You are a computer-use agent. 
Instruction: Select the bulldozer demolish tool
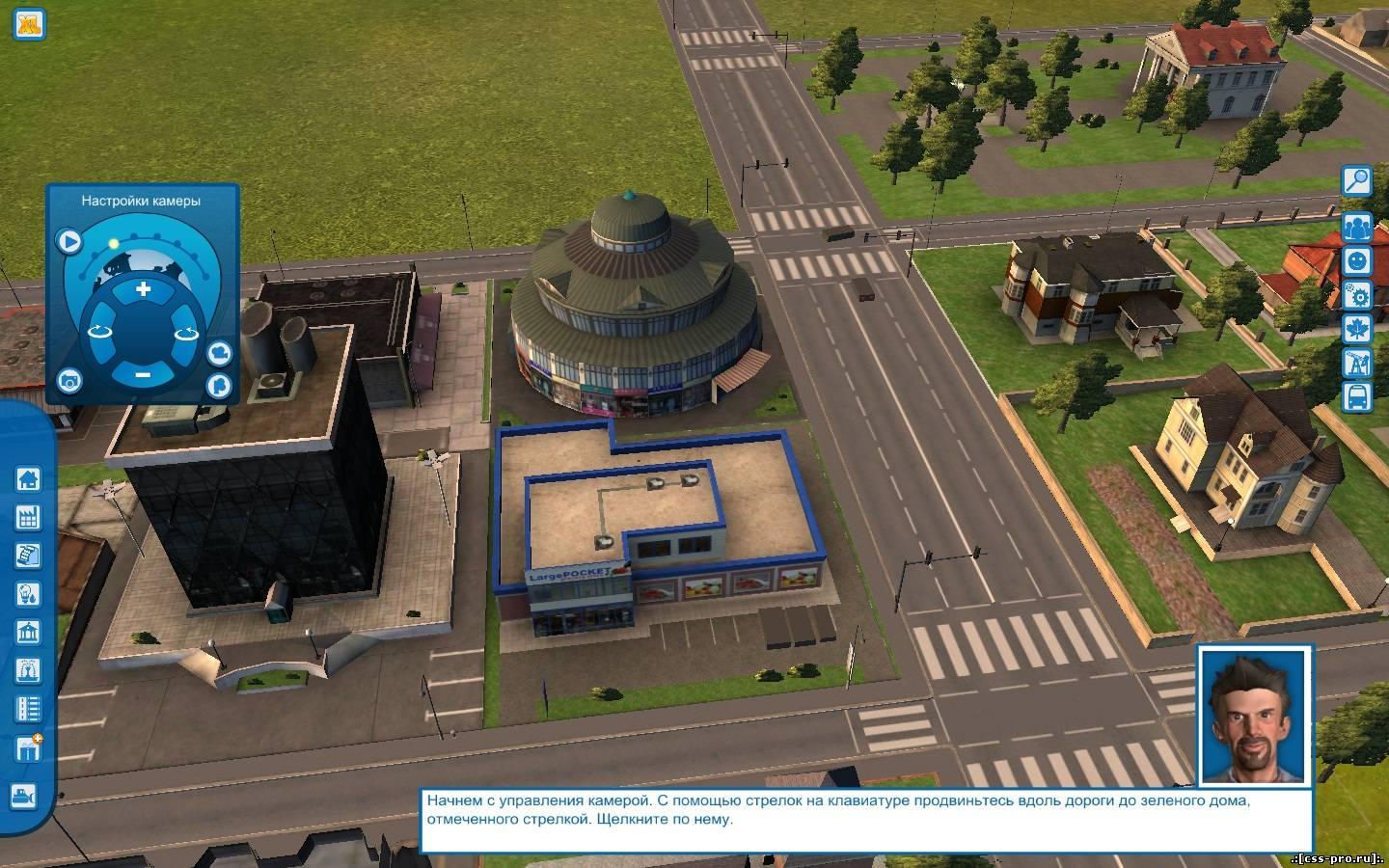(23, 796)
